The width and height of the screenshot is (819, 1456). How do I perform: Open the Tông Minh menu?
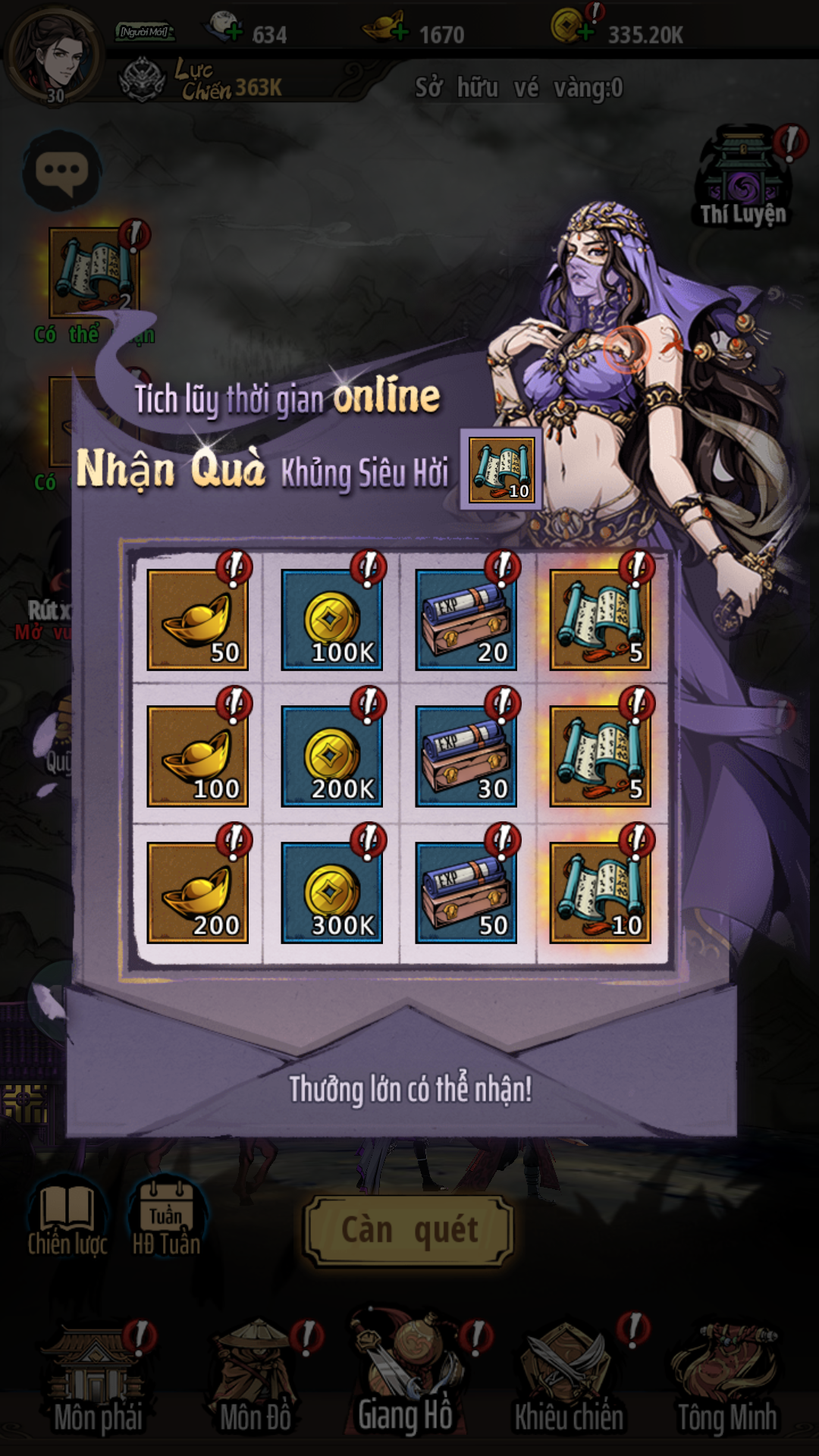tap(726, 1380)
